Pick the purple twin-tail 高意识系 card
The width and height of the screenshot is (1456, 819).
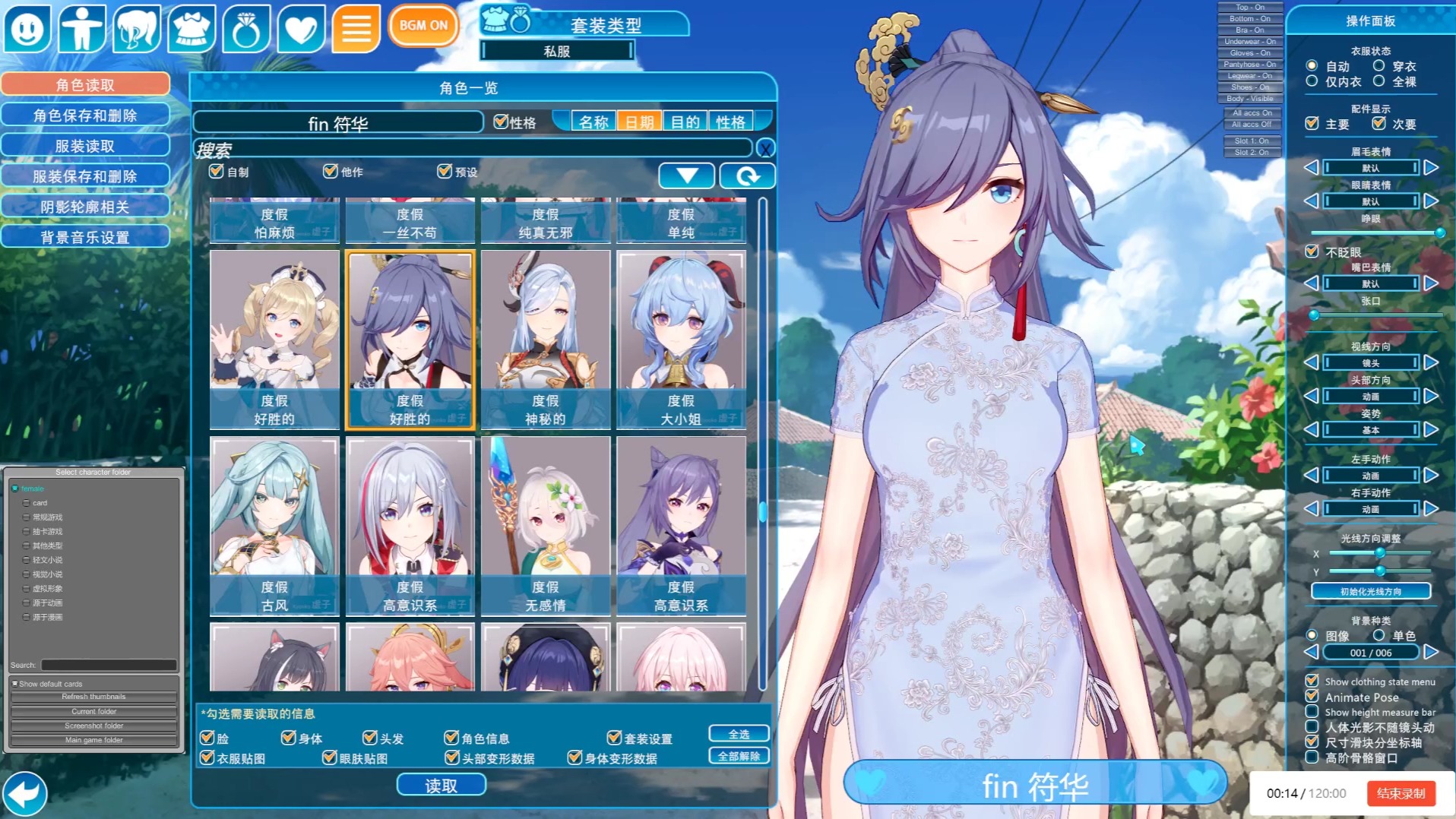pyautogui.click(x=681, y=525)
